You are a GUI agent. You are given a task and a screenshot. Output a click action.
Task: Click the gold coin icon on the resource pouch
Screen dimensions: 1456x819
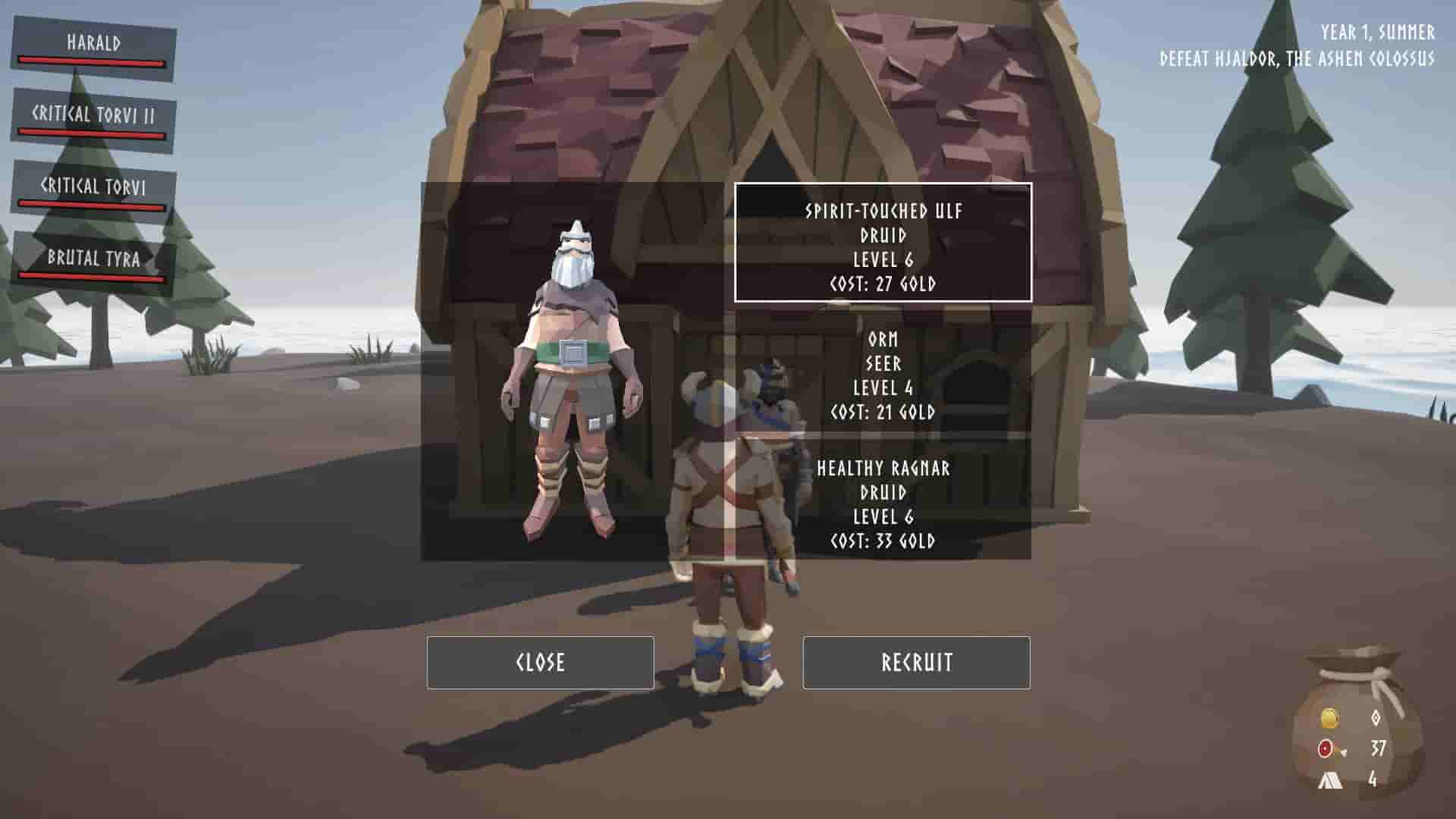coord(1330,718)
